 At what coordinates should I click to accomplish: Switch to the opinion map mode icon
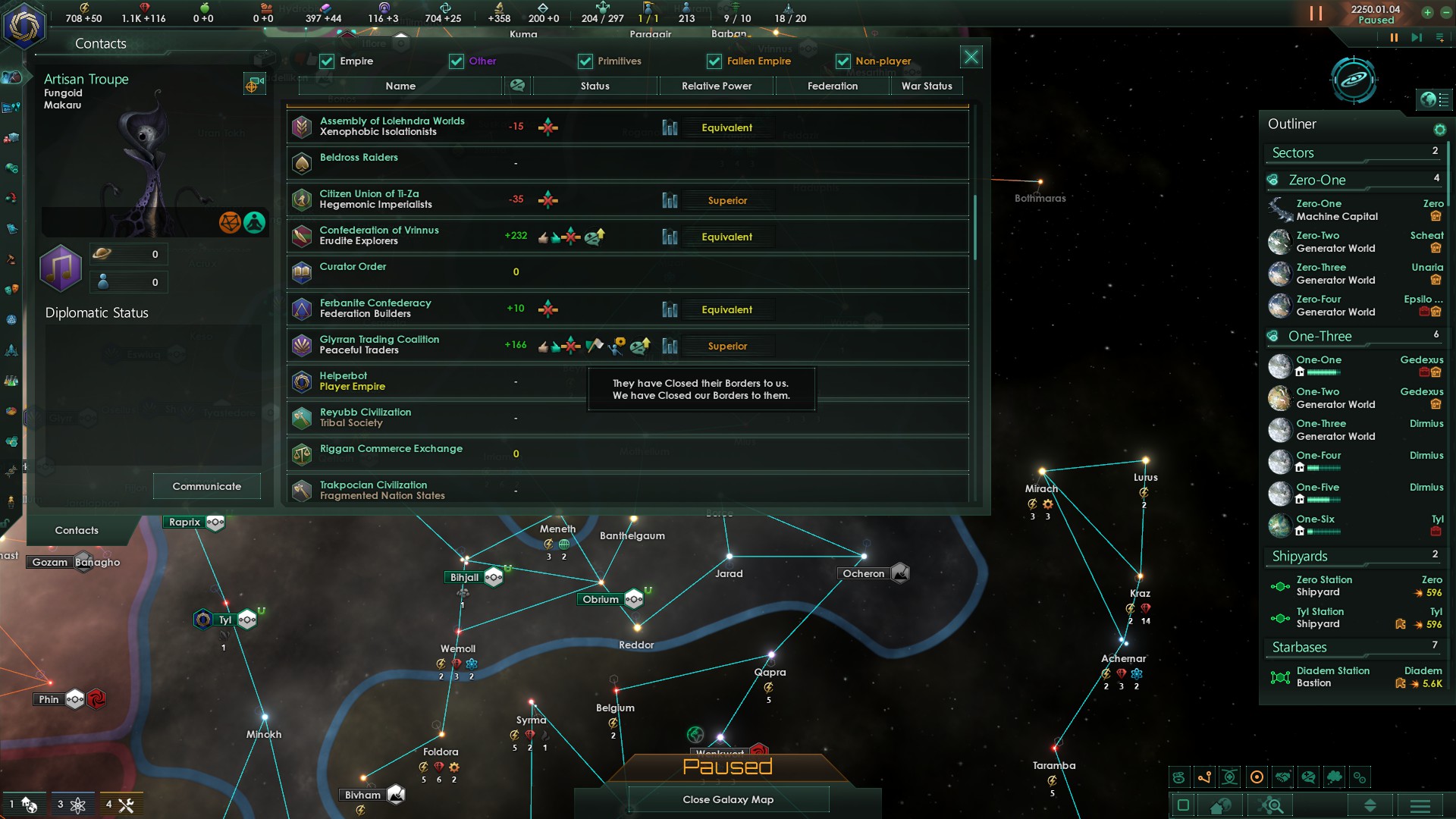pyautogui.click(x=1308, y=777)
